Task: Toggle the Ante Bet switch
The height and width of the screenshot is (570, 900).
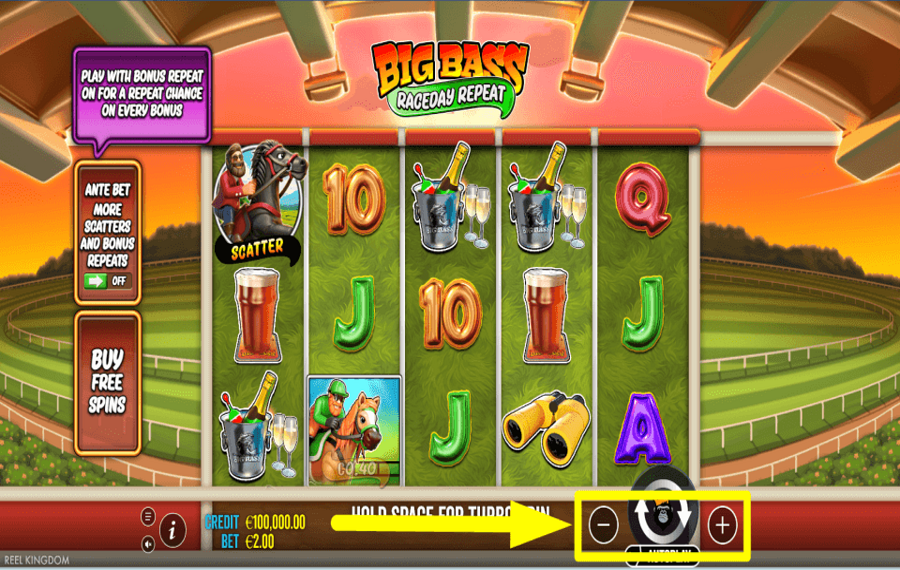Action: [x=108, y=280]
